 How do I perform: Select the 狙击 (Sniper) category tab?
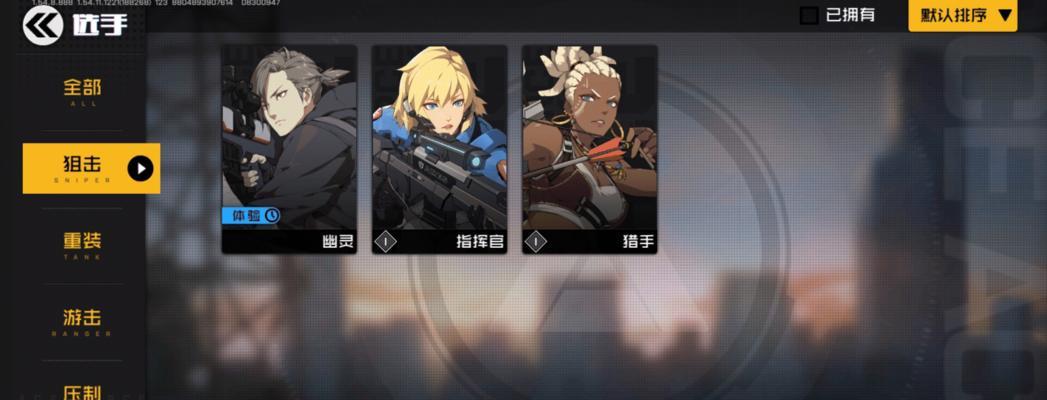tap(90, 168)
